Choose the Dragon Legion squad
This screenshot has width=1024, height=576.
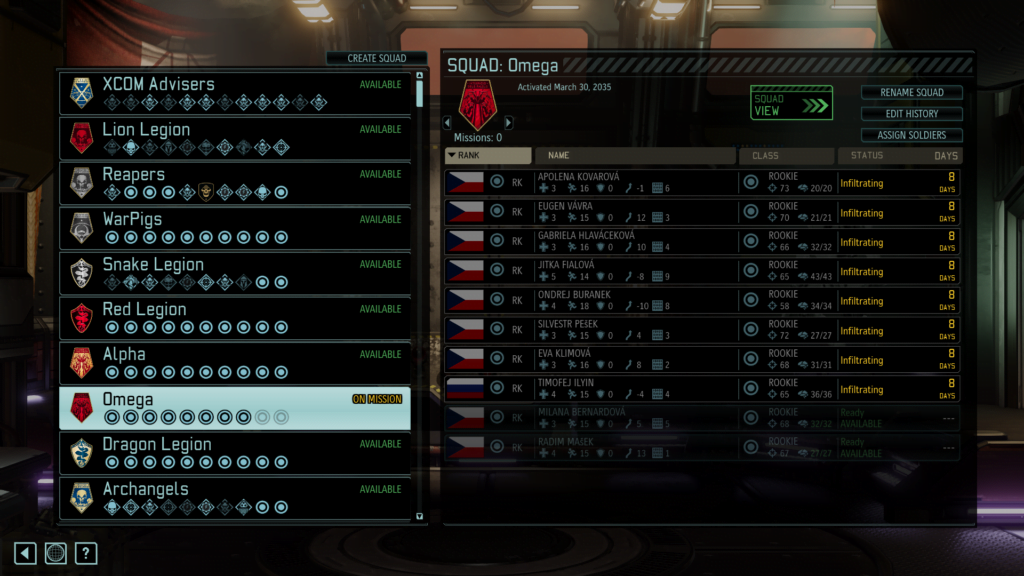point(234,453)
